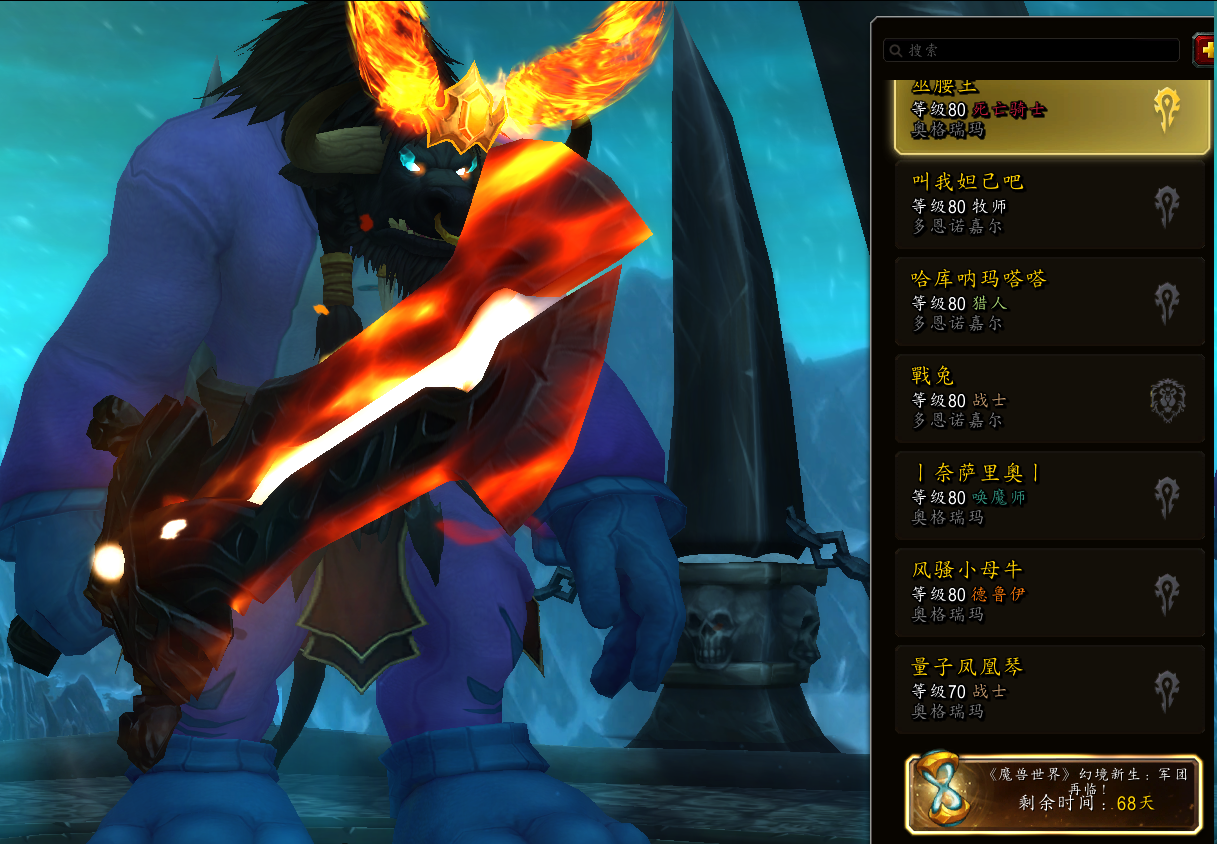Choose the character 叫我妲己吧
The width and height of the screenshot is (1217, 844).
1050,204
